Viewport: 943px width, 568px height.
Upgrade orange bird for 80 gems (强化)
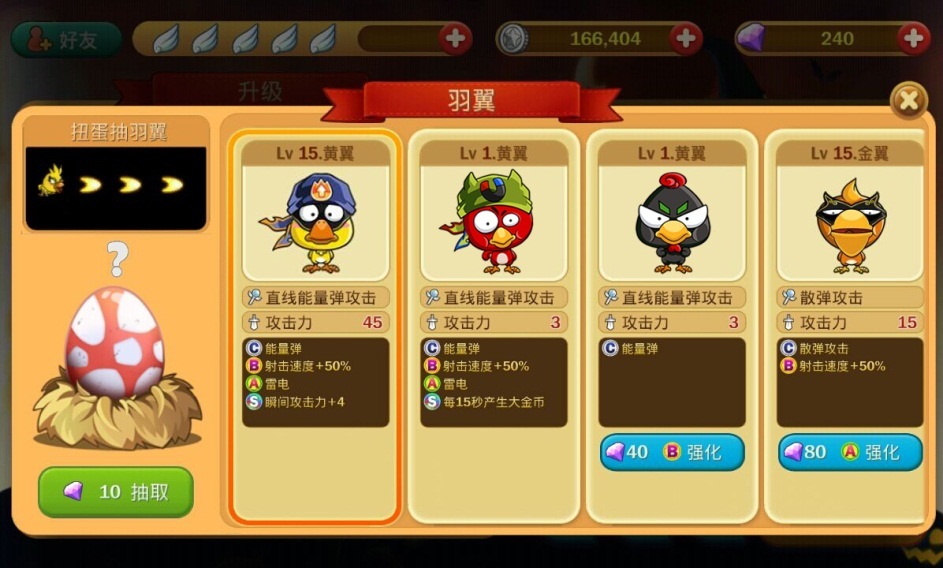[x=850, y=452]
